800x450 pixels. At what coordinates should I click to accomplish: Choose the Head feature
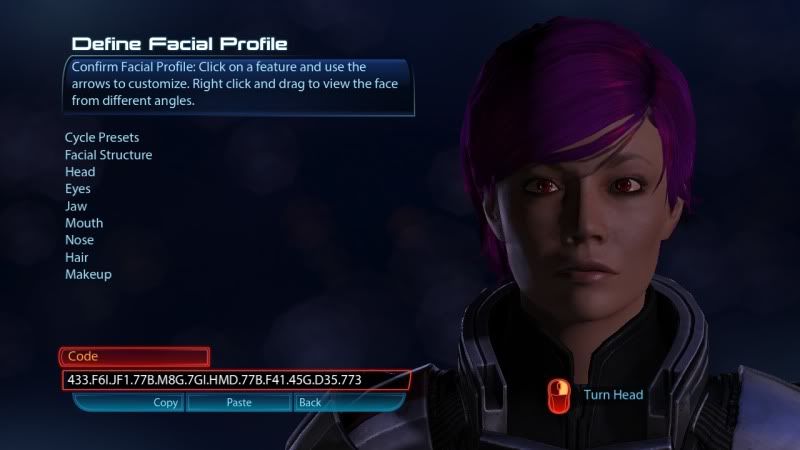click(x=80, y=172)
